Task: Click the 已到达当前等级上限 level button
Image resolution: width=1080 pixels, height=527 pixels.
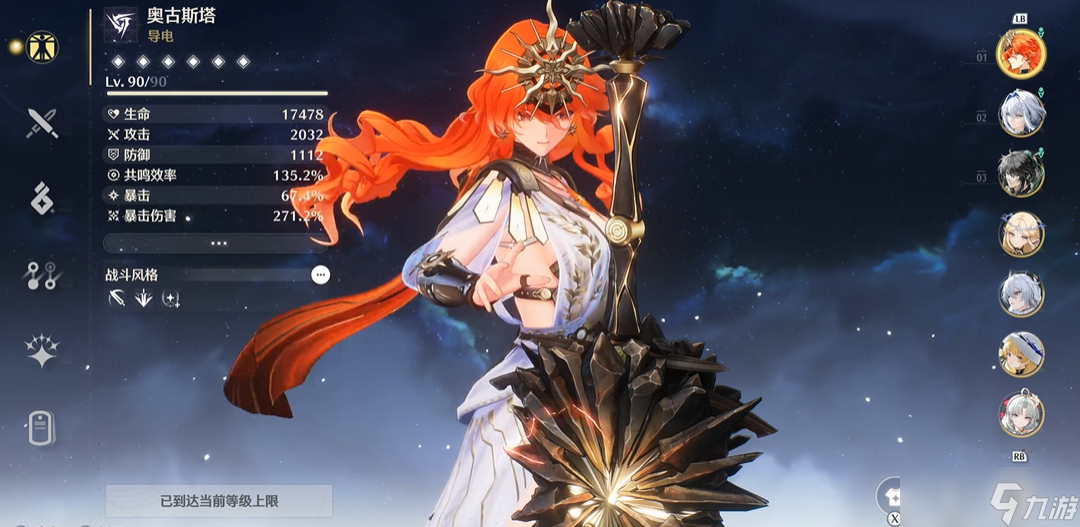Action: 219,500
